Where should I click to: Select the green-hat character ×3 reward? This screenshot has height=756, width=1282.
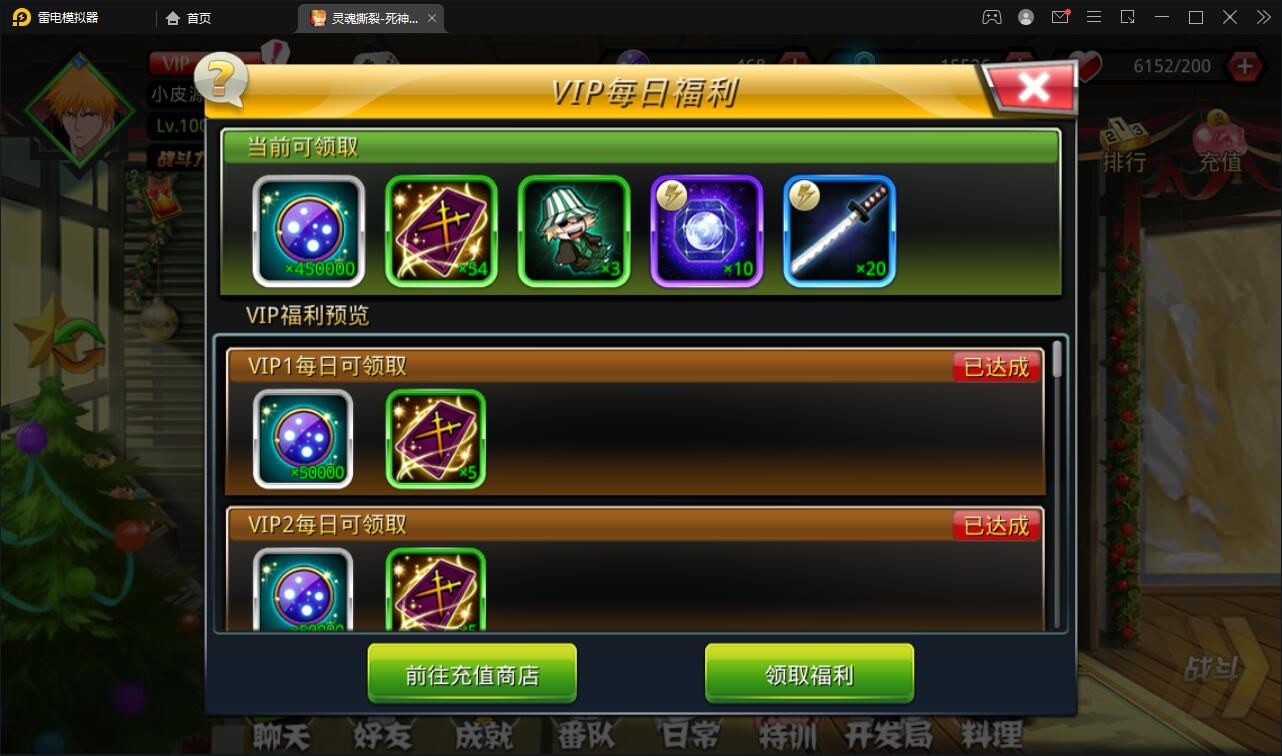click(574, 231)
